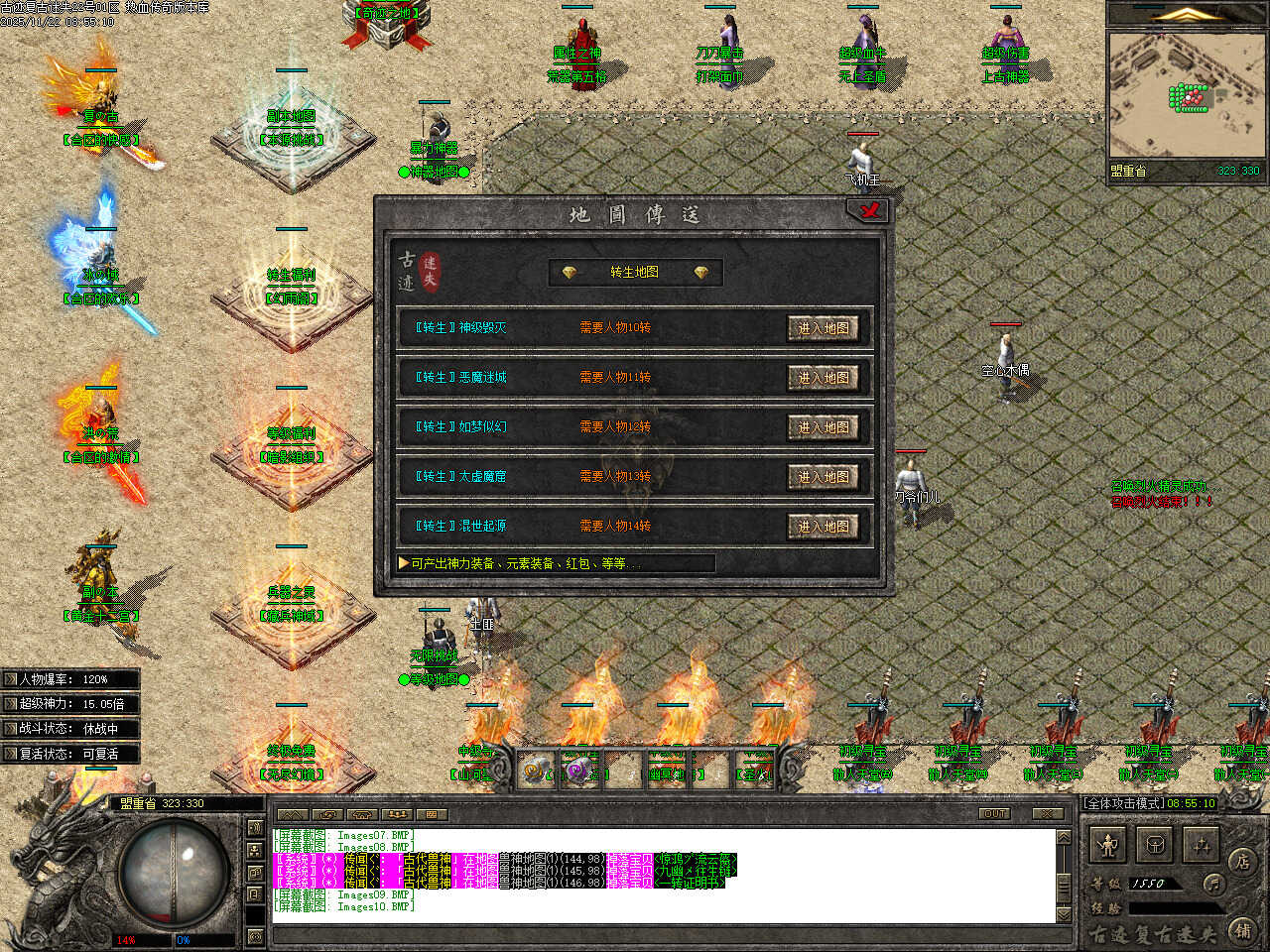This screenshot has height=952, width=1270.
Task: Click the 人物爆率 status entry
Action: coord(69,679)
